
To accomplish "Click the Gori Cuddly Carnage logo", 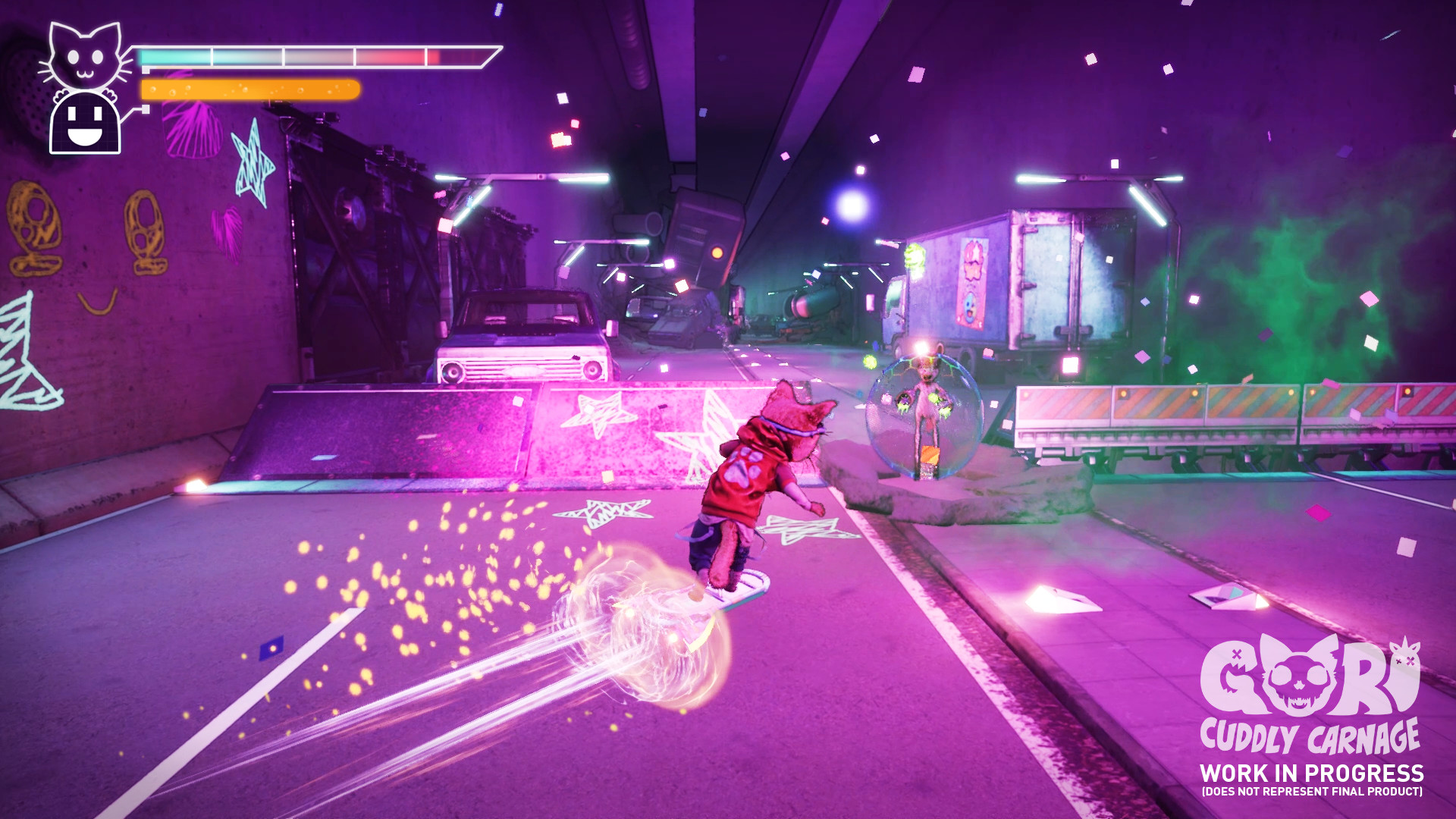I will [x=1310, y=694].
